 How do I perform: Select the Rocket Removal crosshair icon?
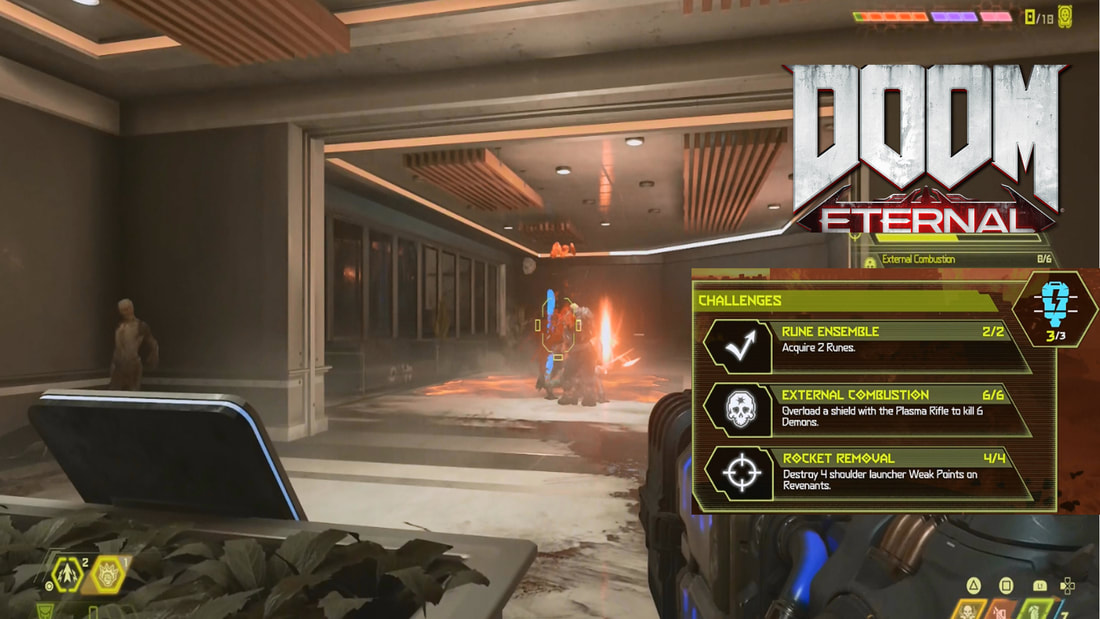tap(739, 473)
